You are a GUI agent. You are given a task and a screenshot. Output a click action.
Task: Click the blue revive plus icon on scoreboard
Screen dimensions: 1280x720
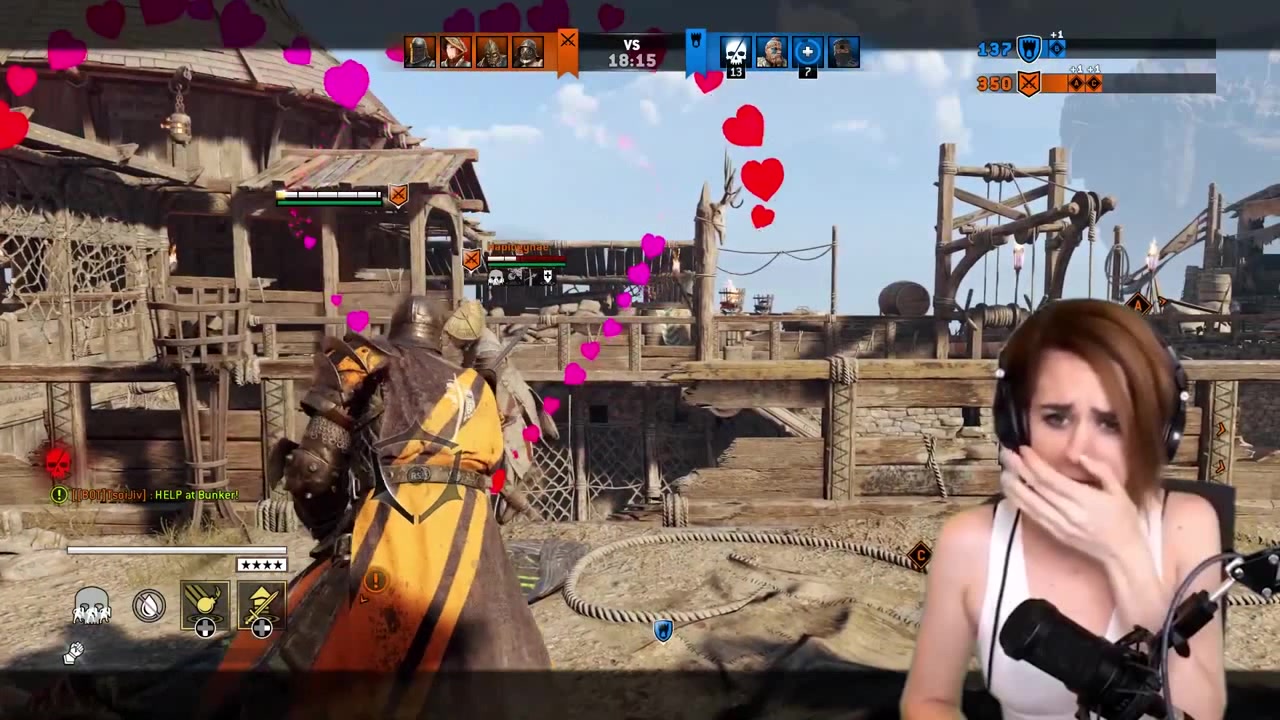pos(807,50)
